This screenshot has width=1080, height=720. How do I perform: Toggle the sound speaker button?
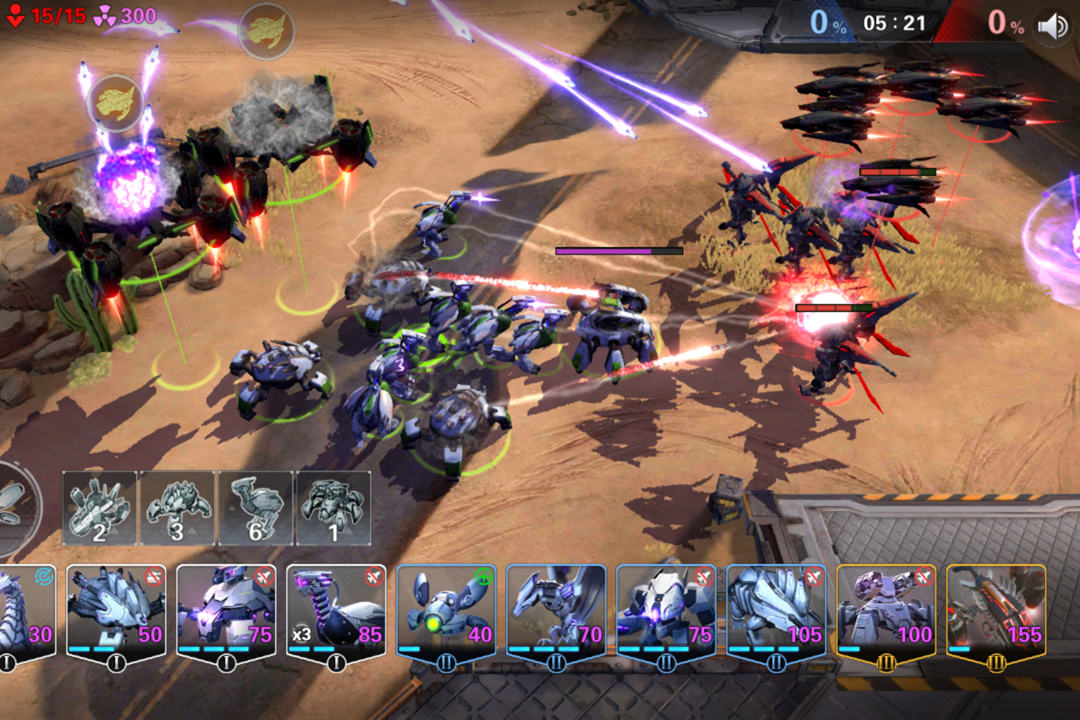(1053, 26)
